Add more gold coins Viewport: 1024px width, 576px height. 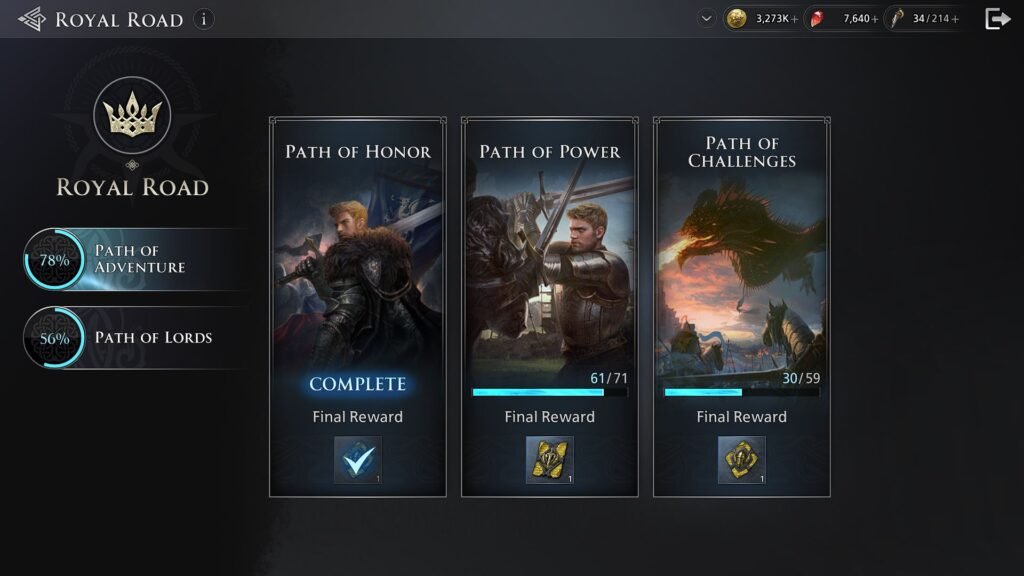click(795, 19)
